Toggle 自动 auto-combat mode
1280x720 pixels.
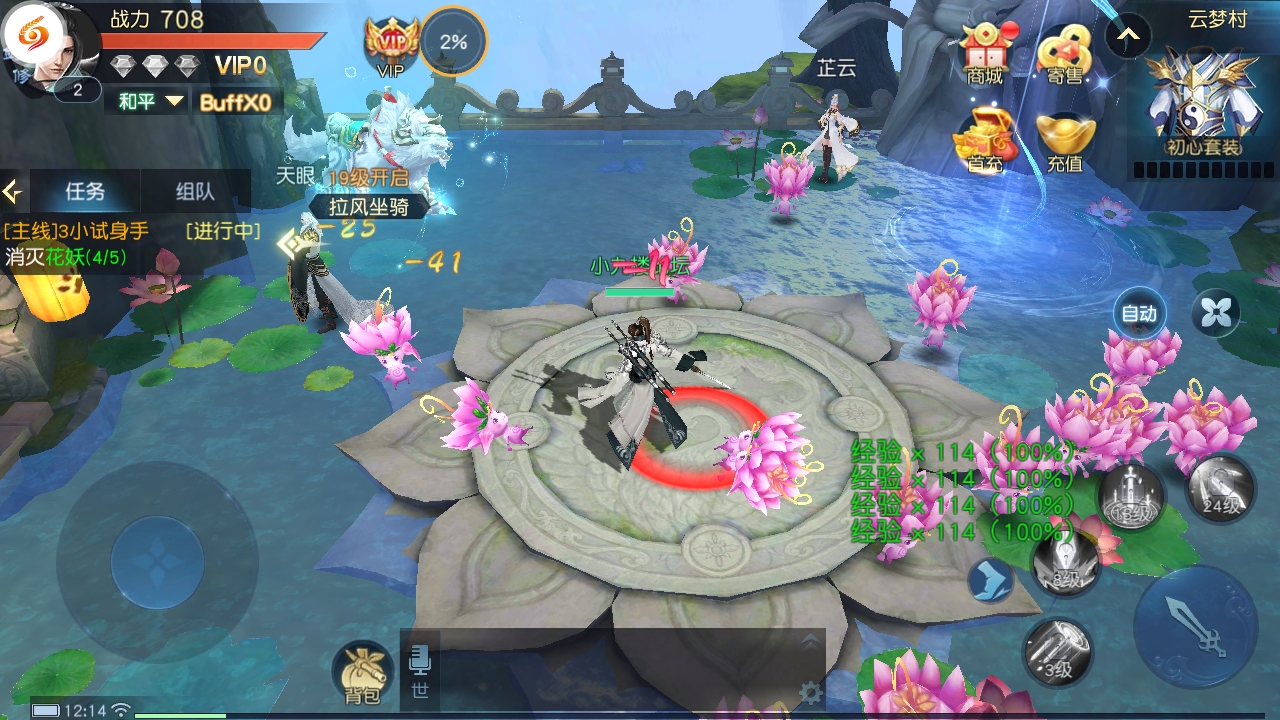pos(1138,314)
